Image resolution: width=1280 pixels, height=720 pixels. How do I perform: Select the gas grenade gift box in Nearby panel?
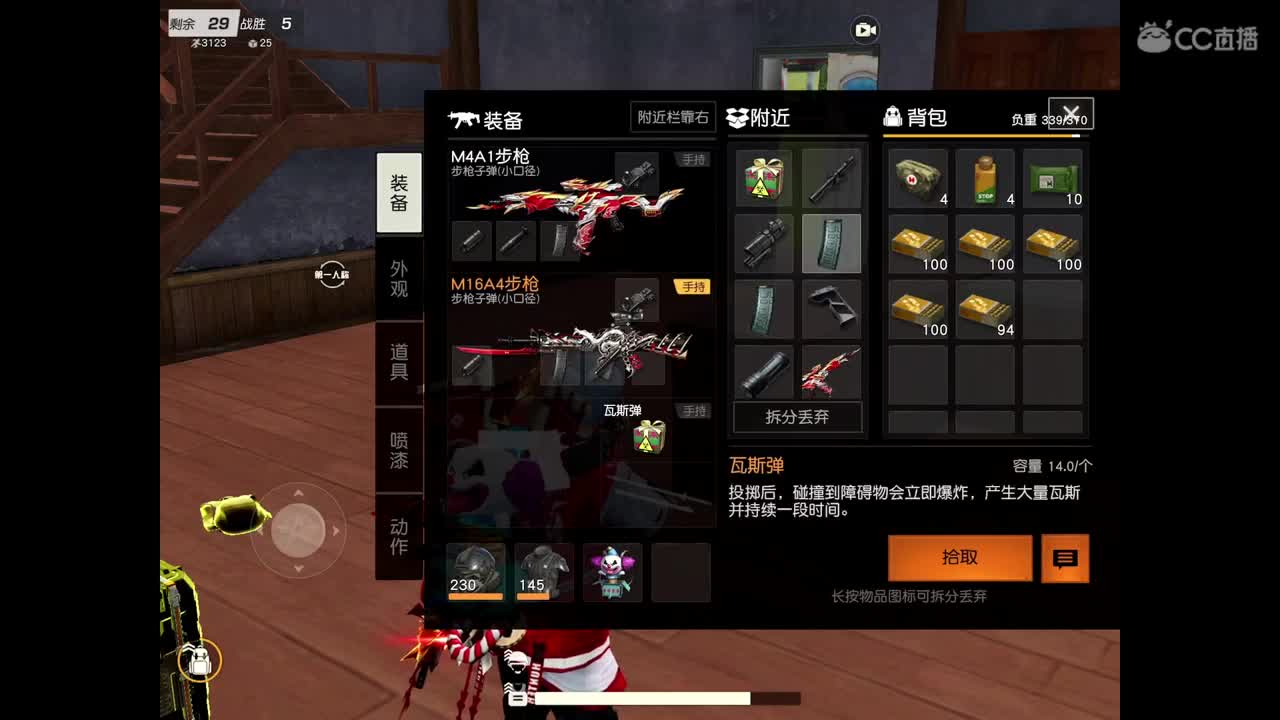763,178
